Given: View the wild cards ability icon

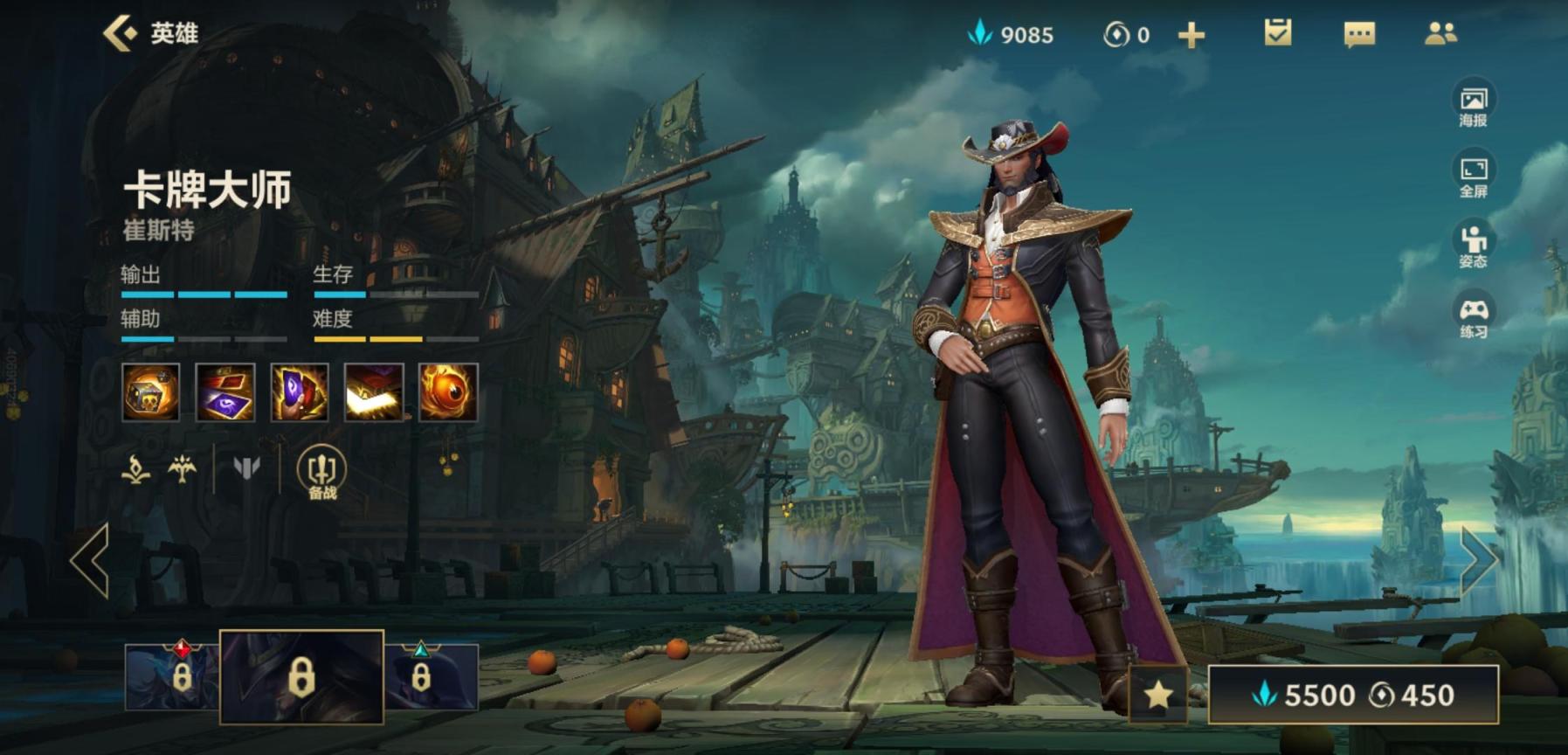Looking at the screenshot, I should point(225,392).
